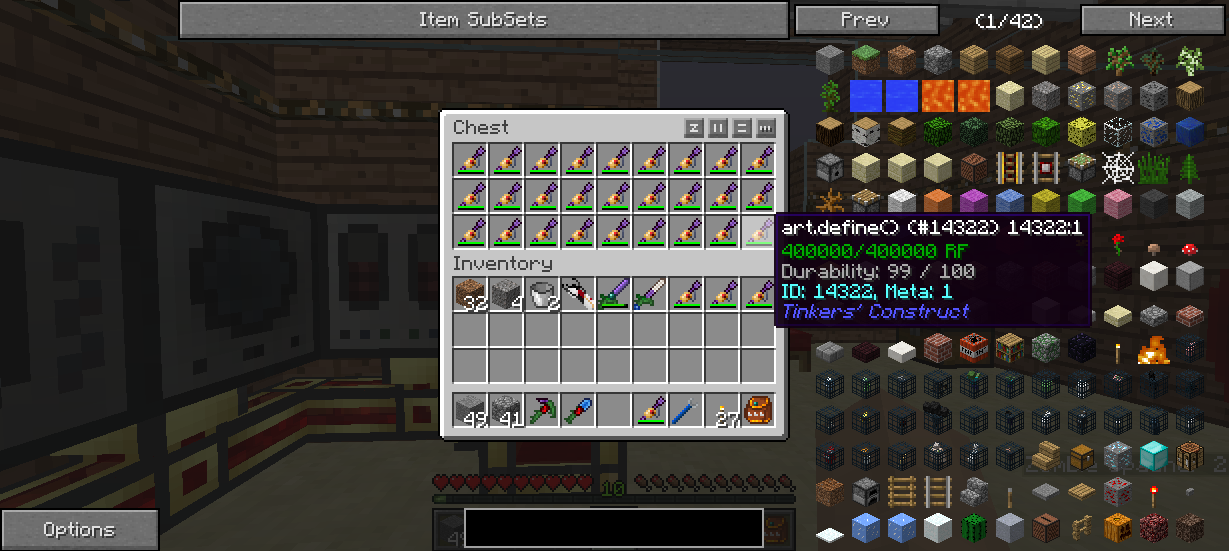This screenshot has width=1229, height=551.
Task: Select the bucket stack in the inventory
Action: (x=544, y=295)
